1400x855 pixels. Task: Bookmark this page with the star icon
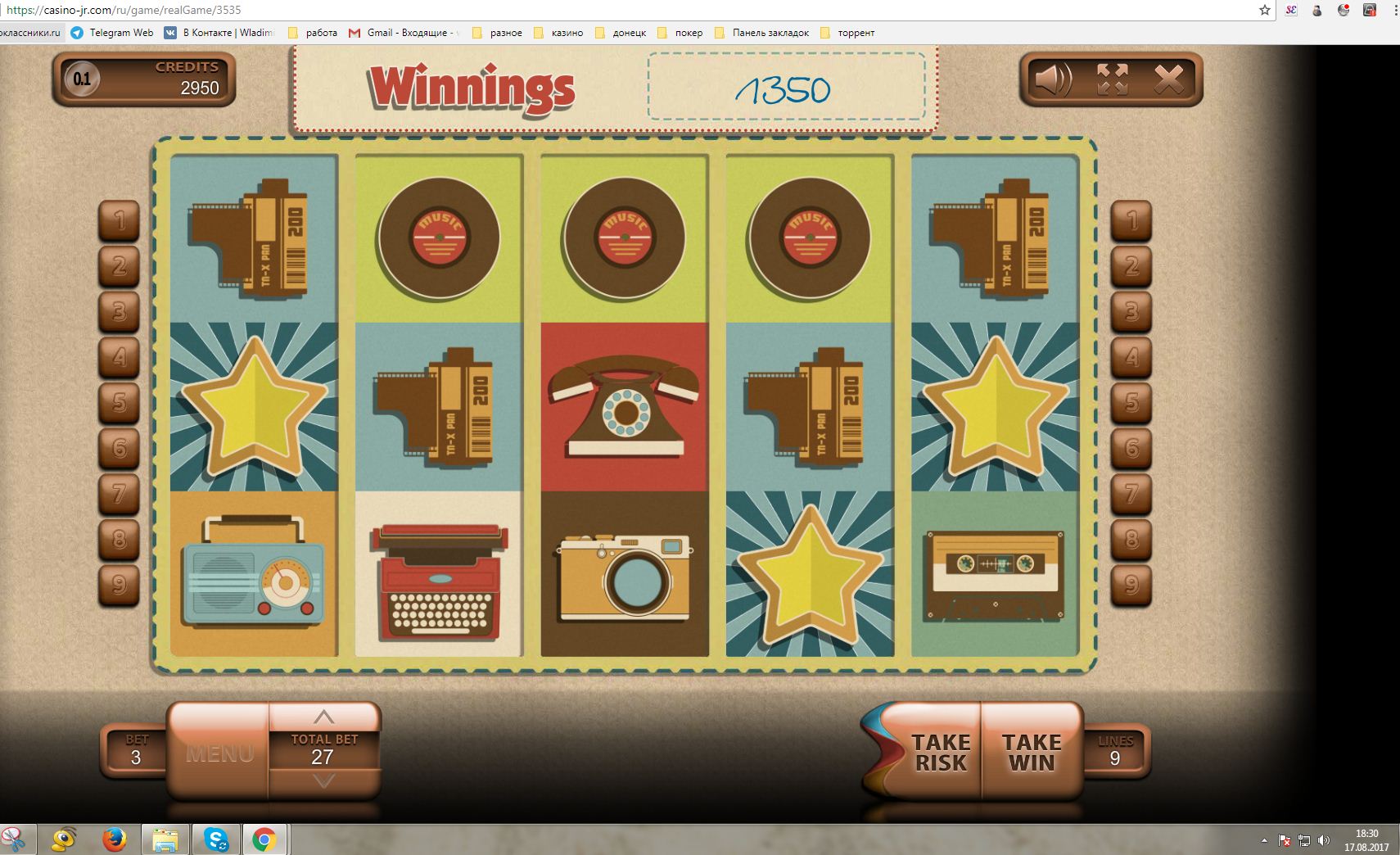[x=1265, y=10]
